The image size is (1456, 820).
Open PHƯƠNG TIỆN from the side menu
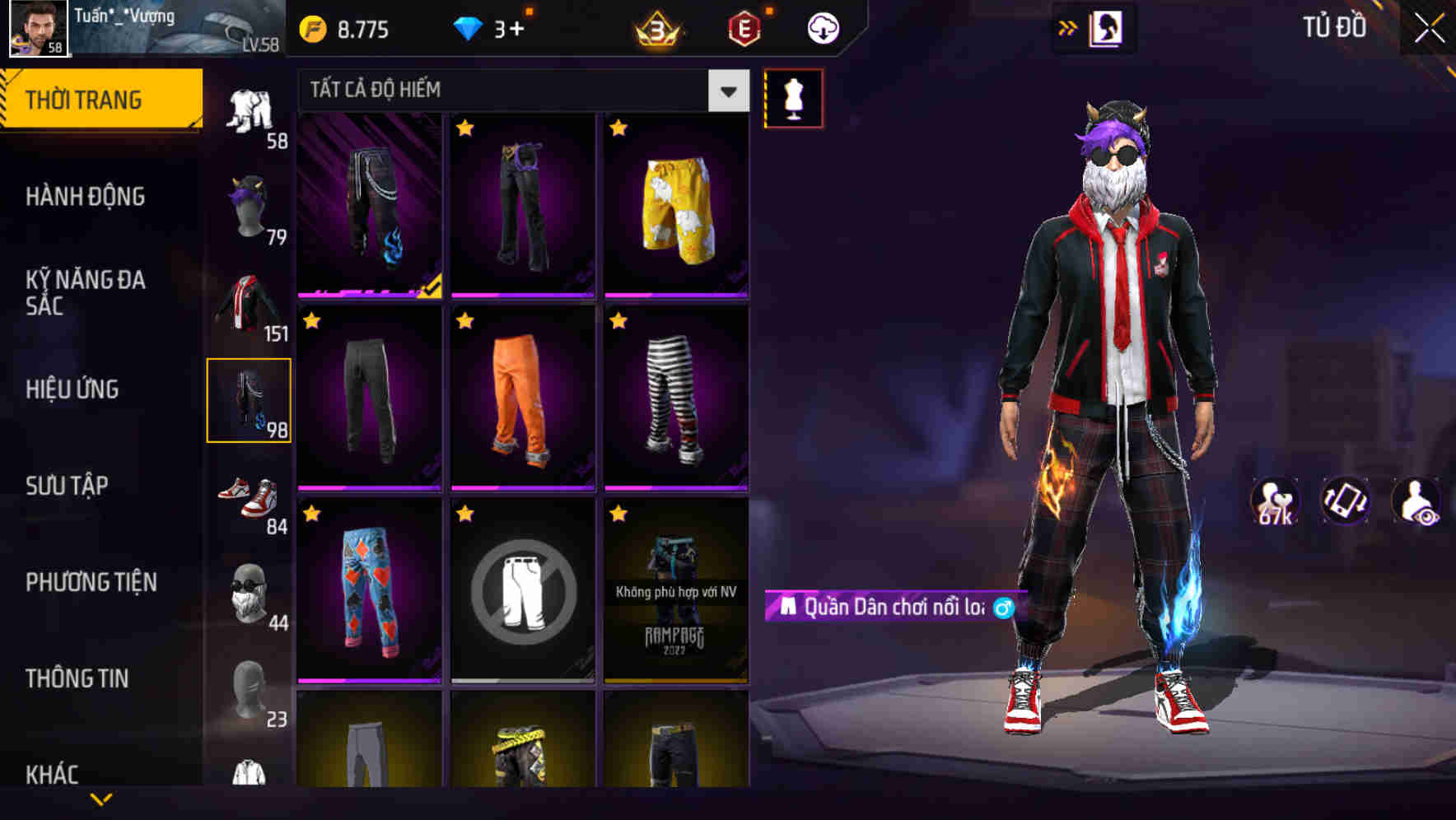click(x=91, y=580)
